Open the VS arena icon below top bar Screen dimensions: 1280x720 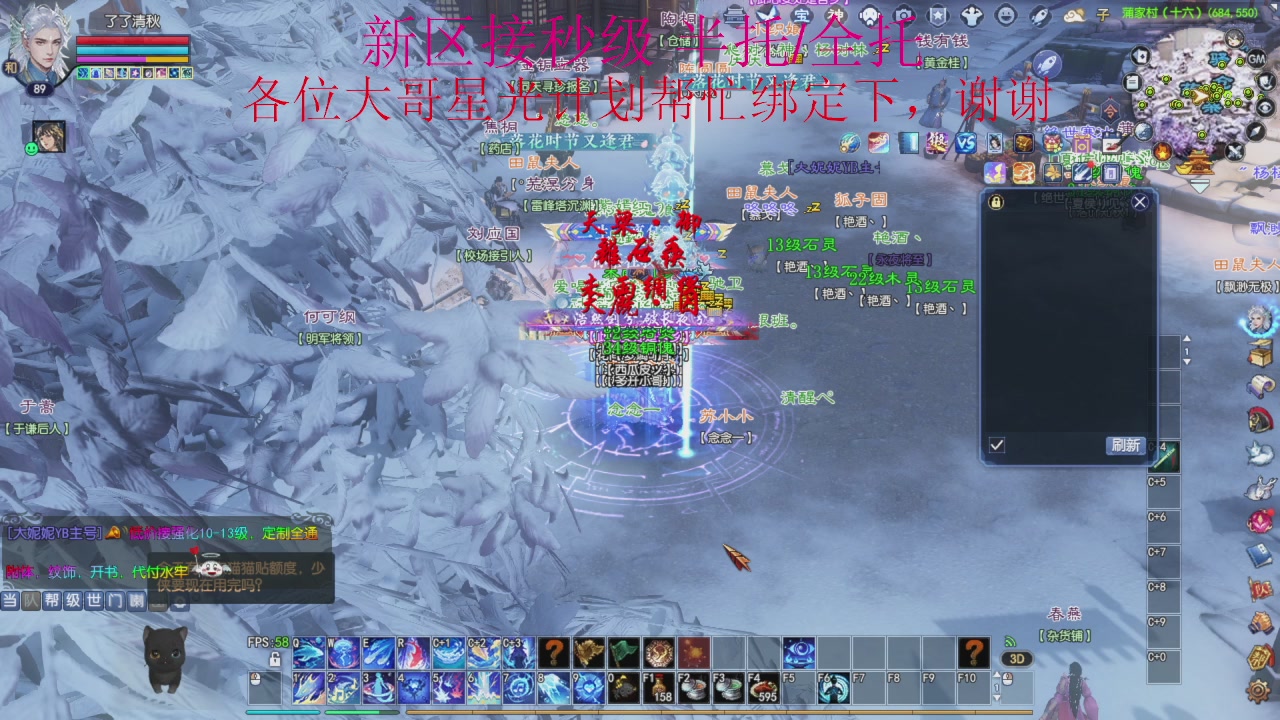(967, 142)
